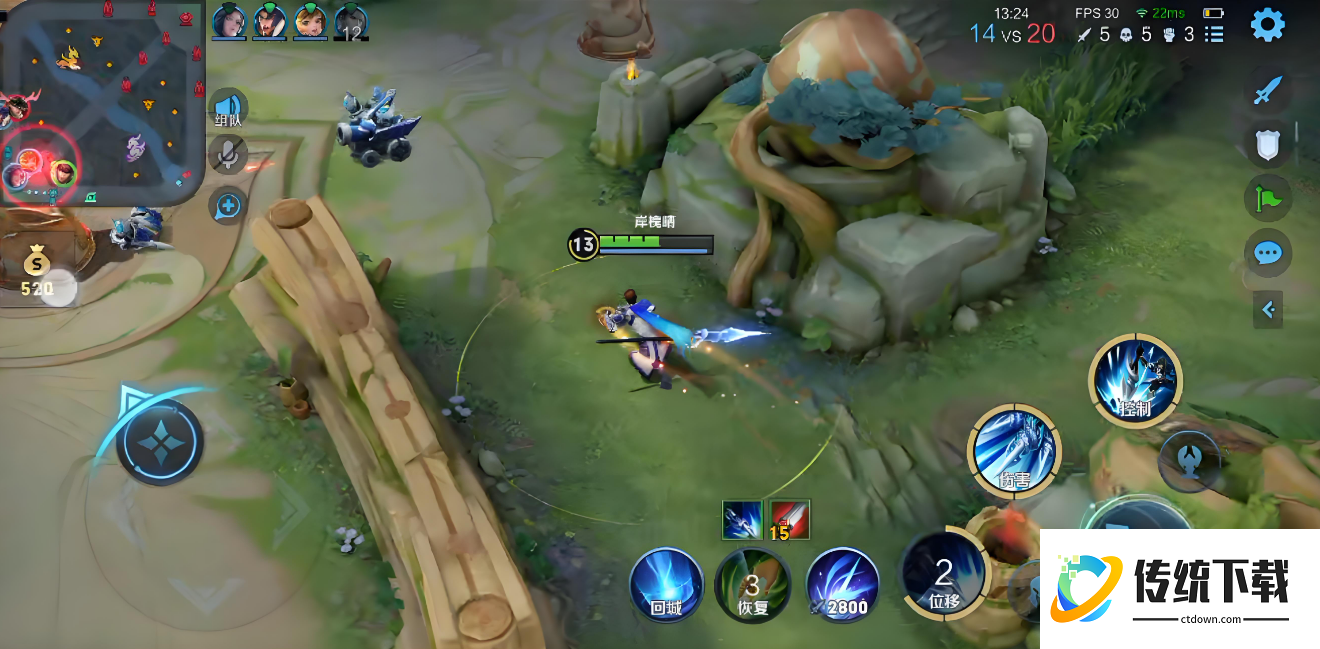Open the scoreboard list icon
This screenshot has height=649, width=1320.
1214,35
